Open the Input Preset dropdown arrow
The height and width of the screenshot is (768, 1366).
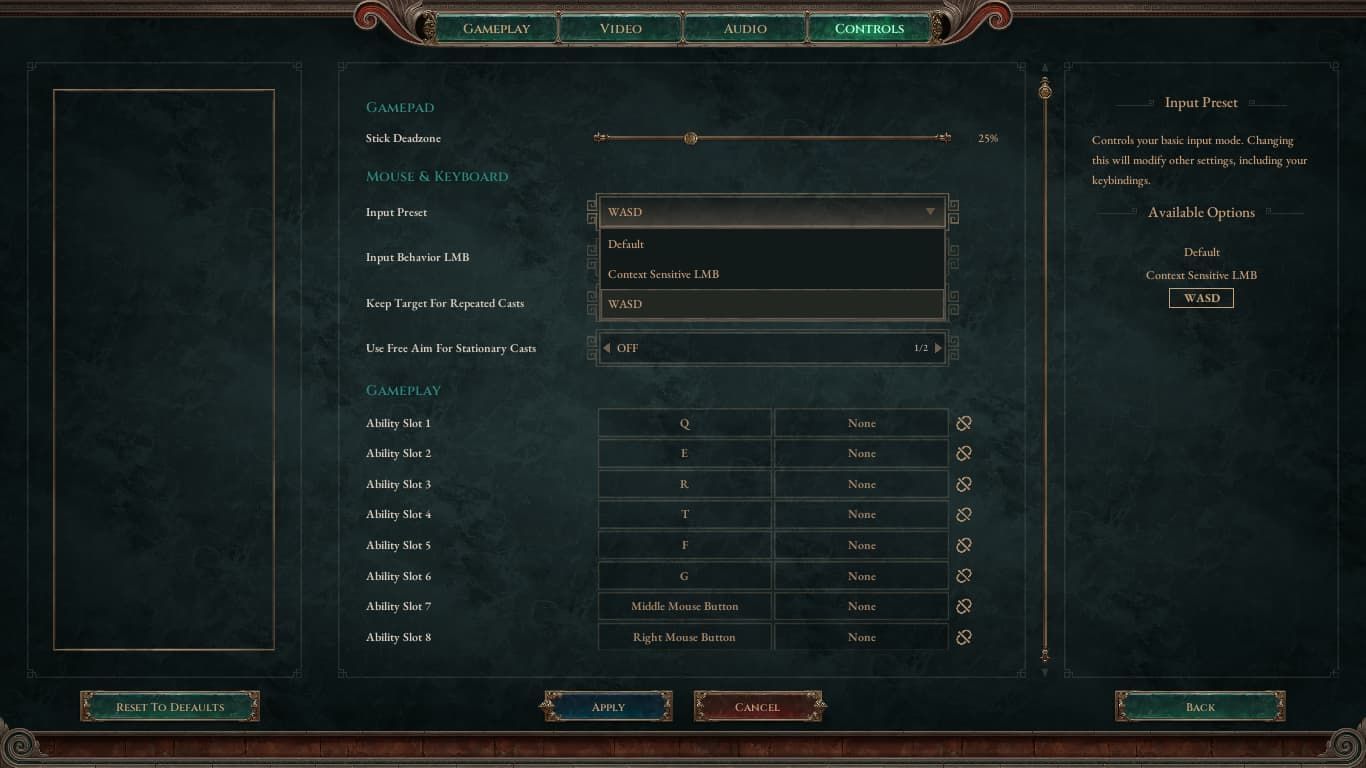coord(929,212)
